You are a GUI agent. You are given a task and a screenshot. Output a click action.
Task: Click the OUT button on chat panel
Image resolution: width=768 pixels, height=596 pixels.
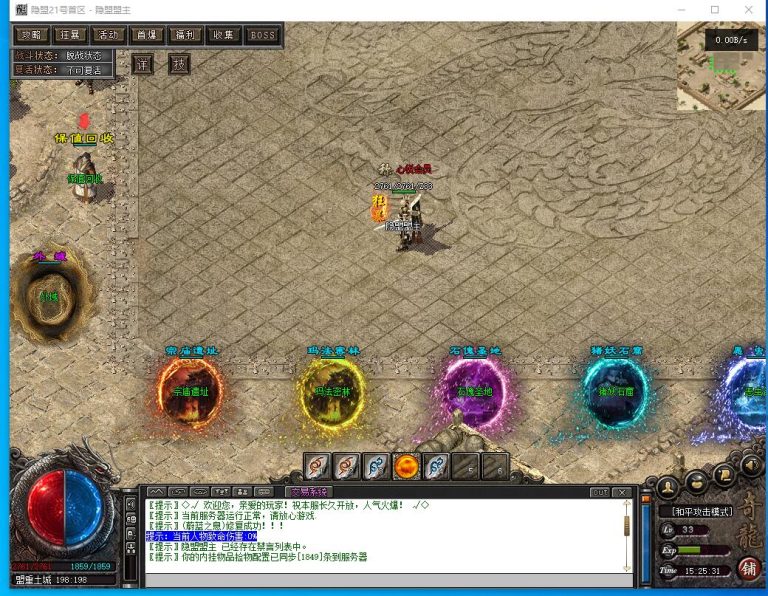point(599,492)
